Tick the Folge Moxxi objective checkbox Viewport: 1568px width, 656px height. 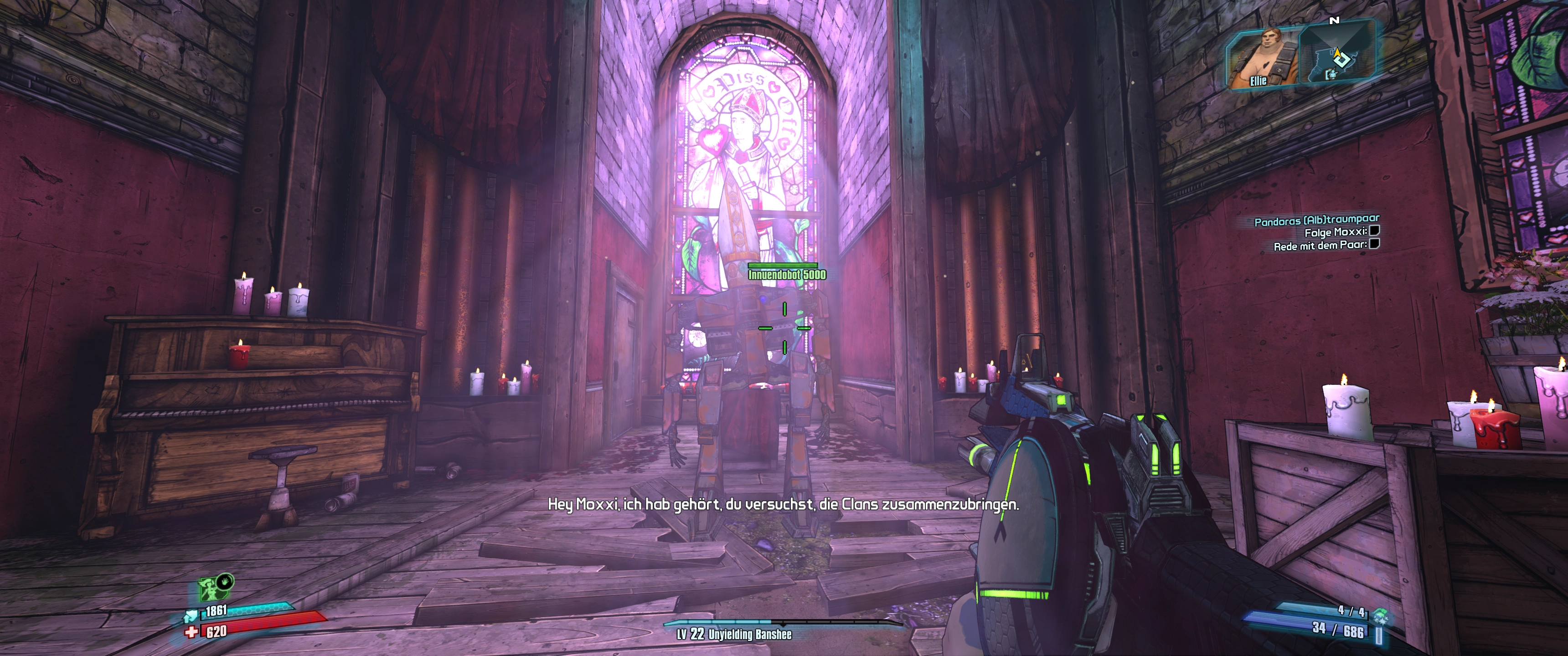point(1374,231)
